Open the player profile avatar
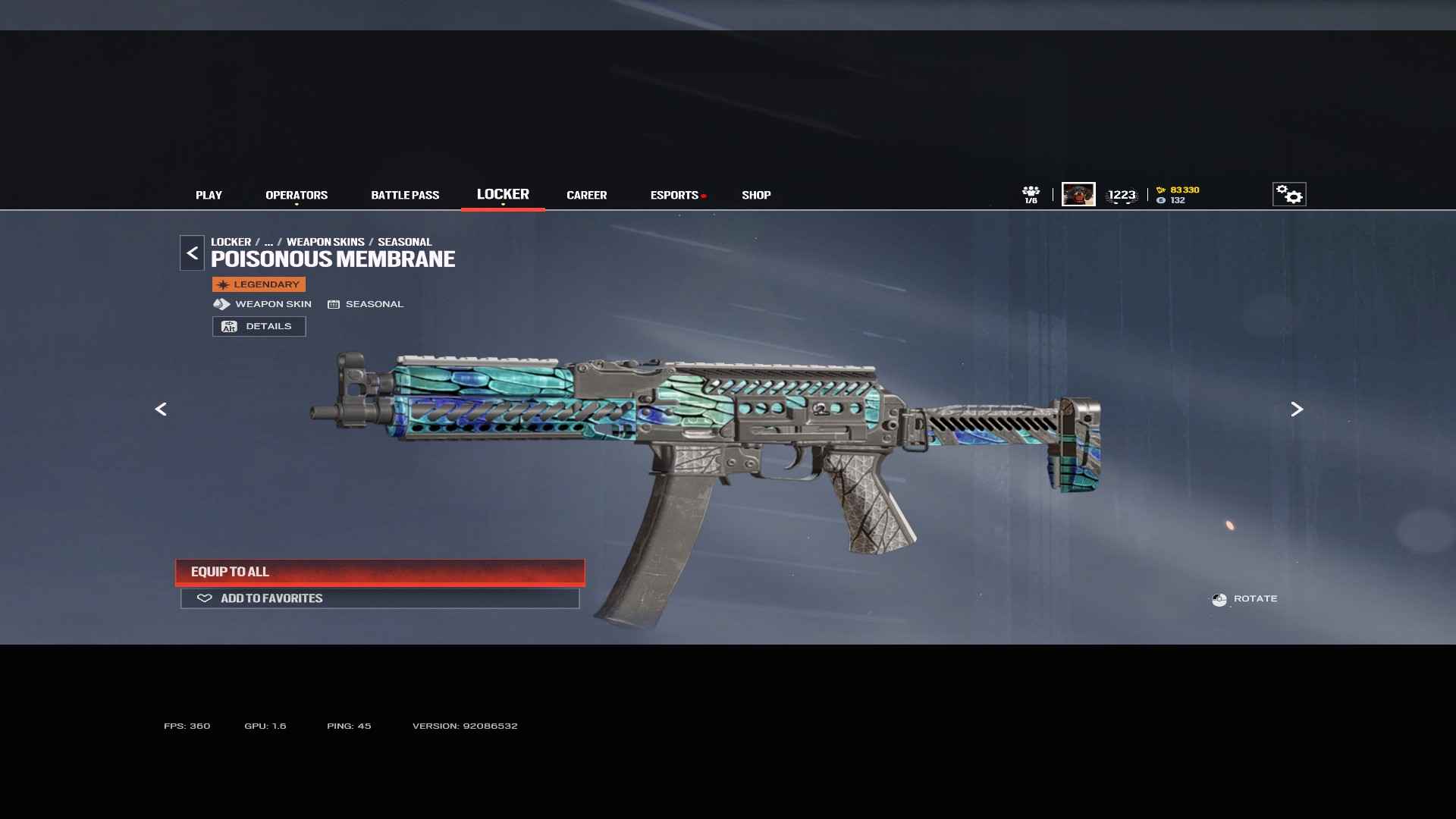 (x=1078, y=194)
